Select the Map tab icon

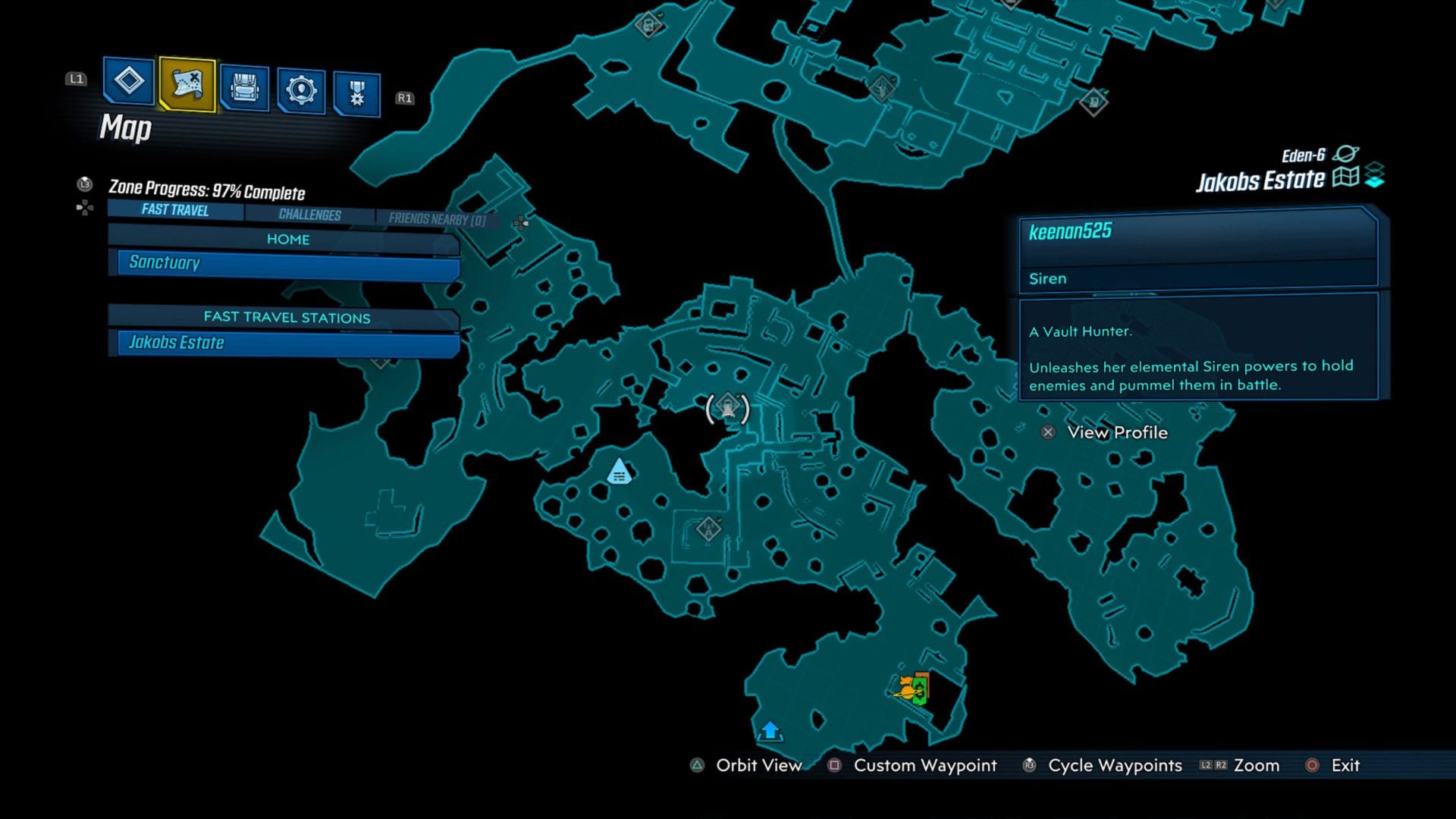tap(187, 86)
